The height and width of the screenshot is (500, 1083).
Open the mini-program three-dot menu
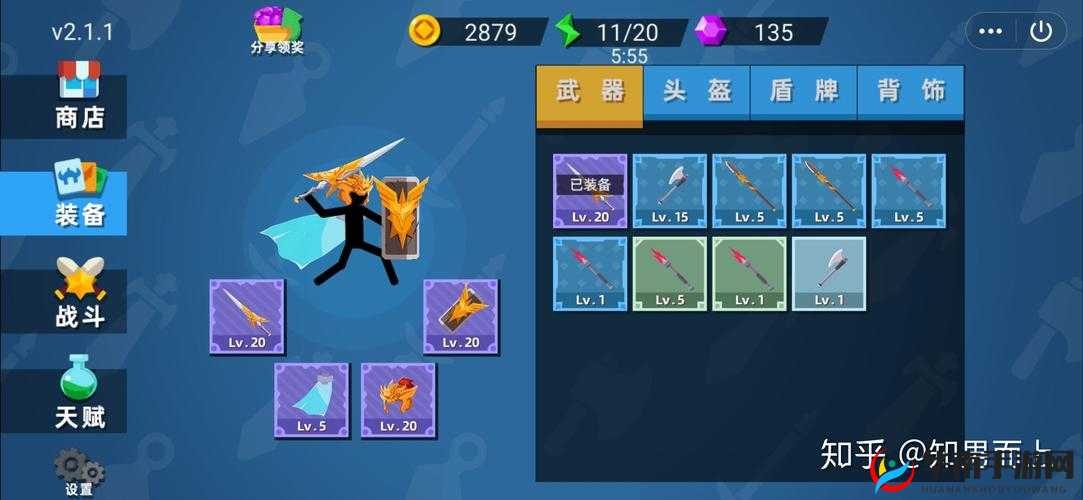[991, 31]
